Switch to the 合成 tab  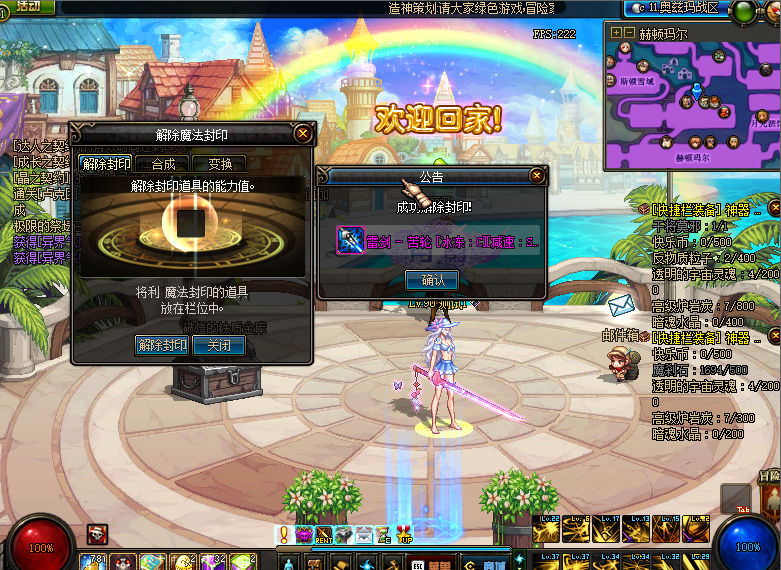click(163, 164)
